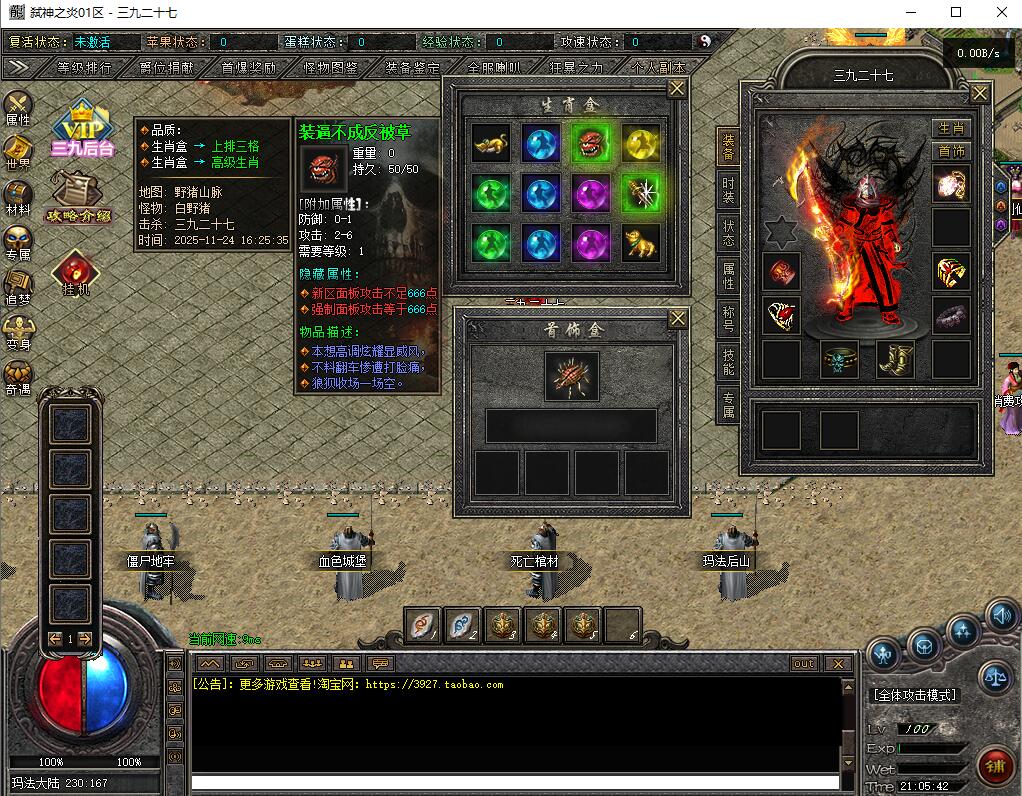Close the 生肖盒 zodiac box window
The image size is (1022, 796).
pyautogui.click(x=677, y=89)
